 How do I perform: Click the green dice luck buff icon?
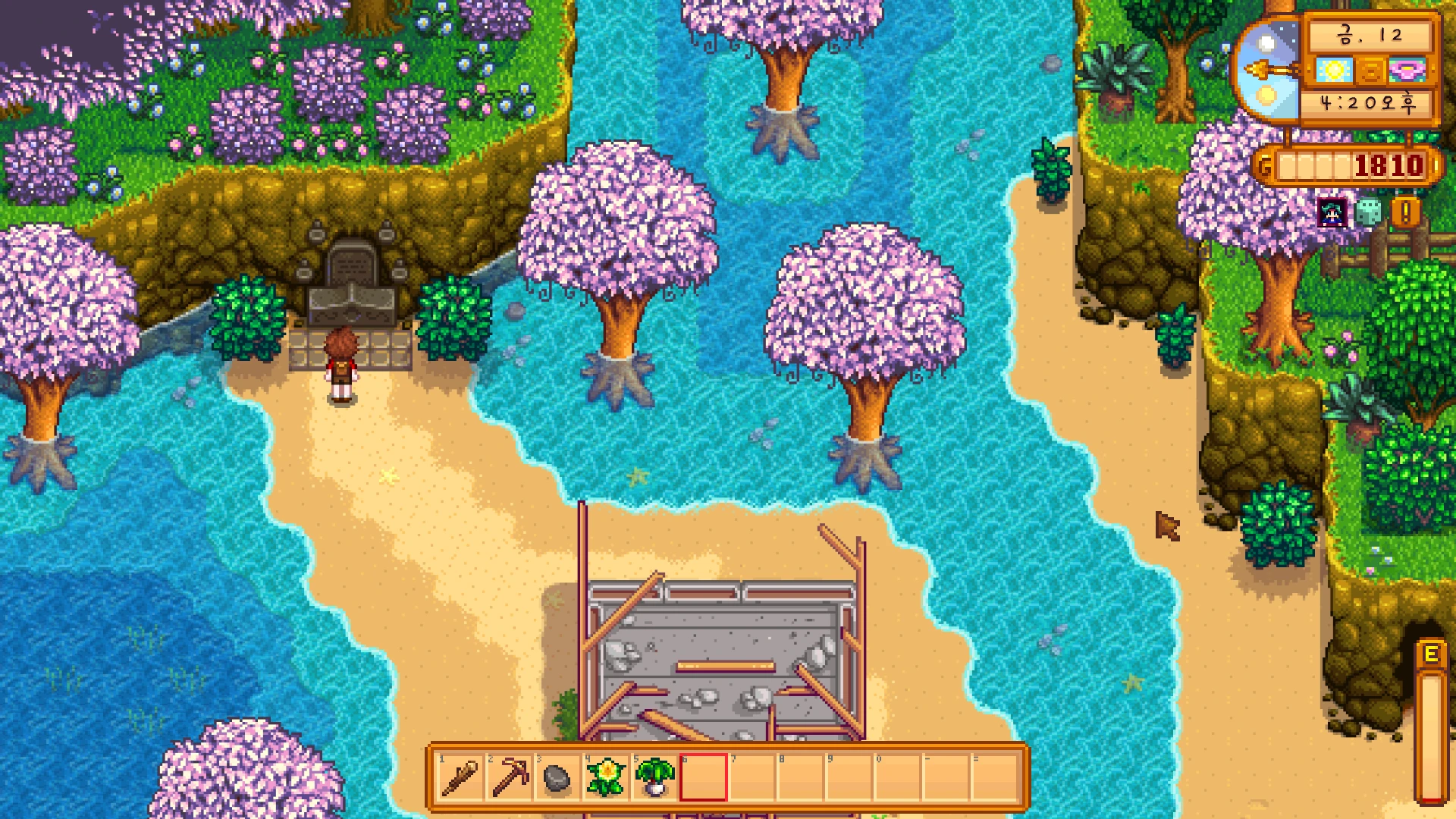[x=1368, y=213]
